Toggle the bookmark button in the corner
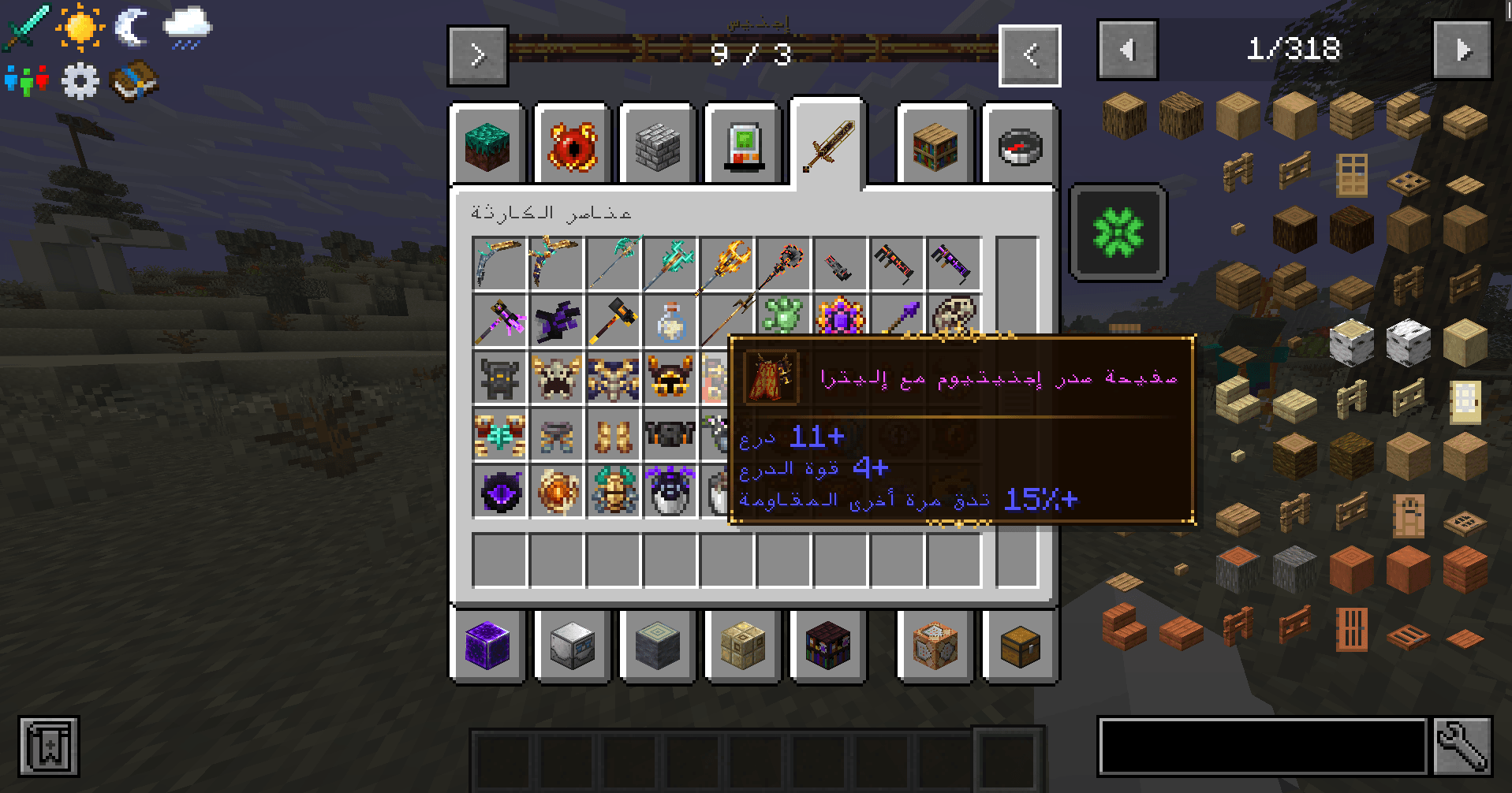1512x793 pixels. tap(49, 746)
